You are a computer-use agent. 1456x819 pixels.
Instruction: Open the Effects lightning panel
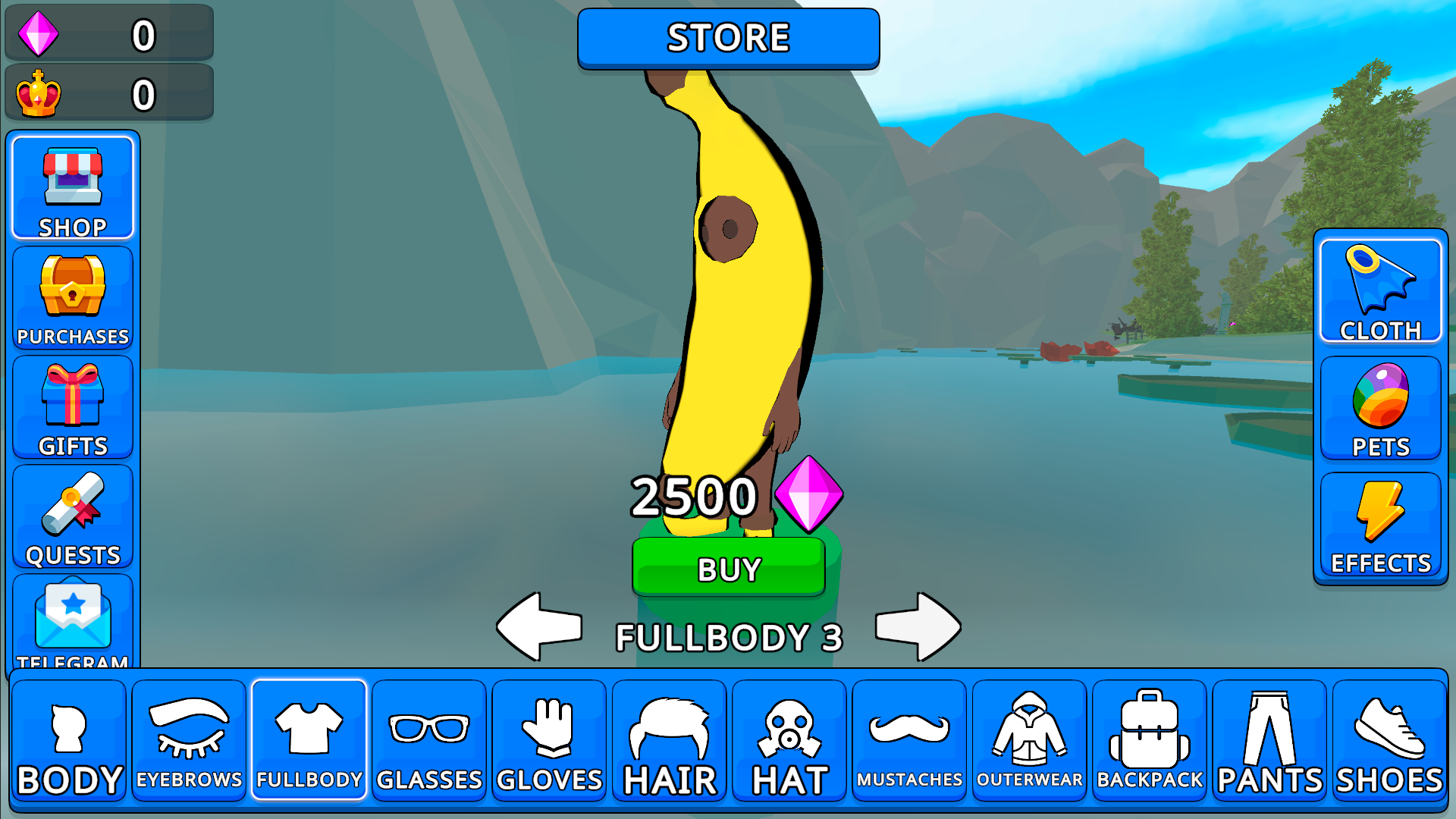pos(1380,523)
